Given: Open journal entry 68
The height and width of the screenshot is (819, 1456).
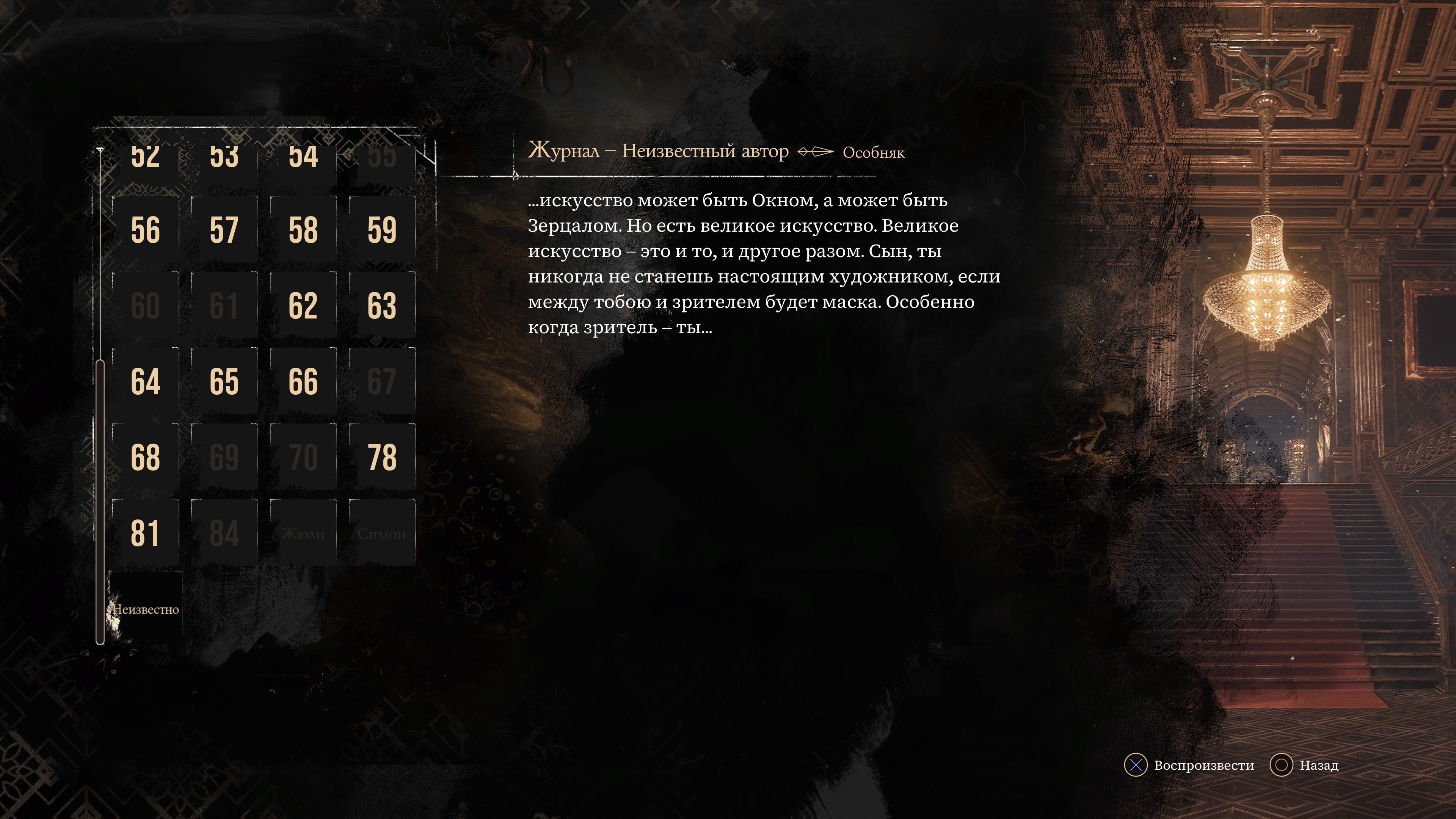Looking at the screenshot, I should point(145,457).
